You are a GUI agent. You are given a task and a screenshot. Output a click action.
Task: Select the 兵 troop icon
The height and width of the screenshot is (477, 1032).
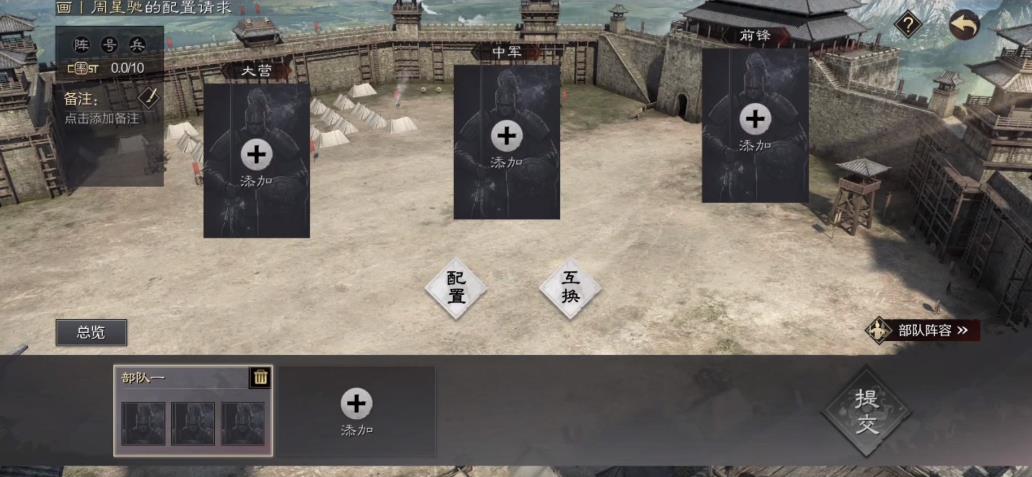(x=137, y=45)
